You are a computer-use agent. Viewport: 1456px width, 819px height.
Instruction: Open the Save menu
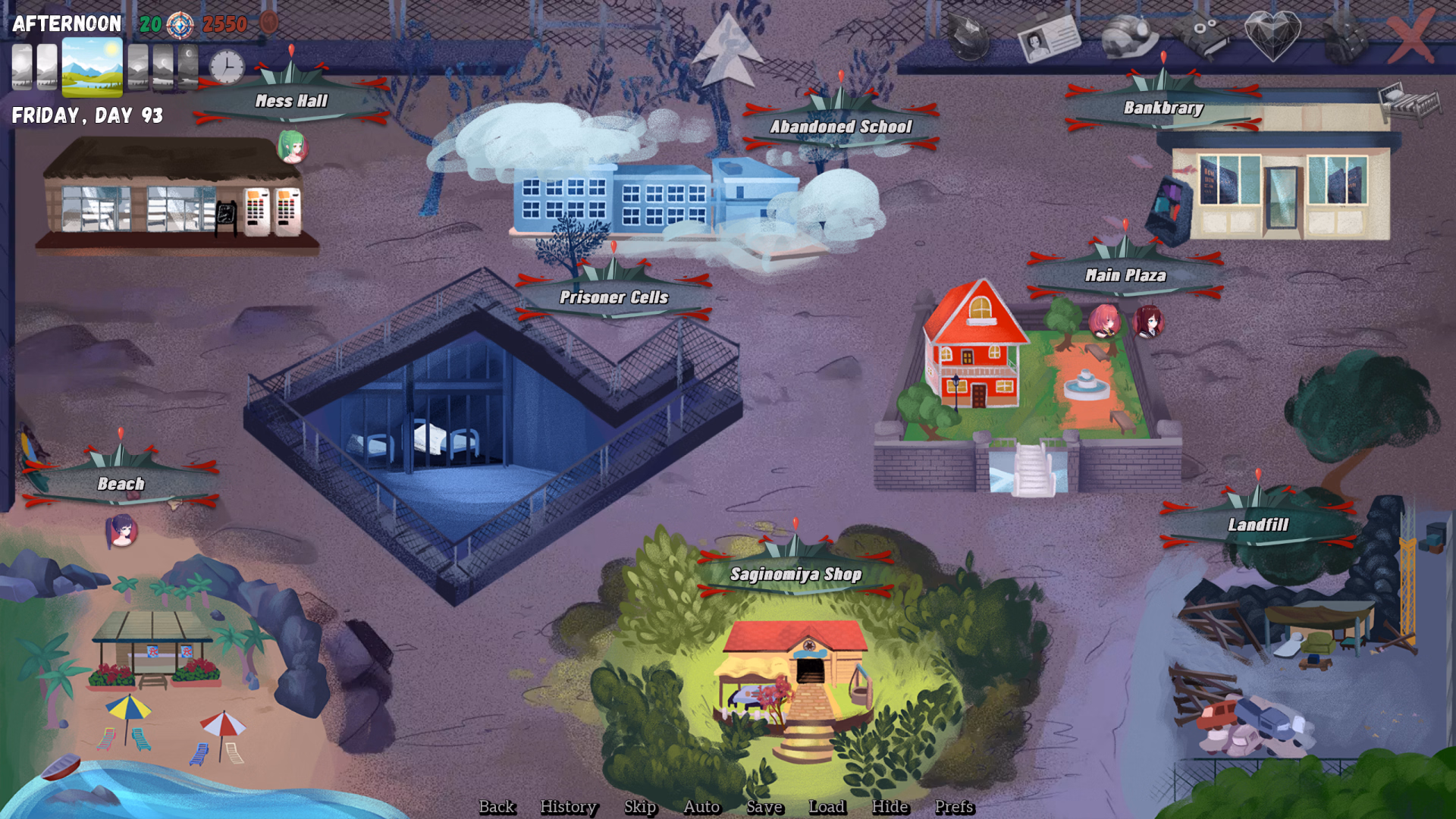coord(764,807)
